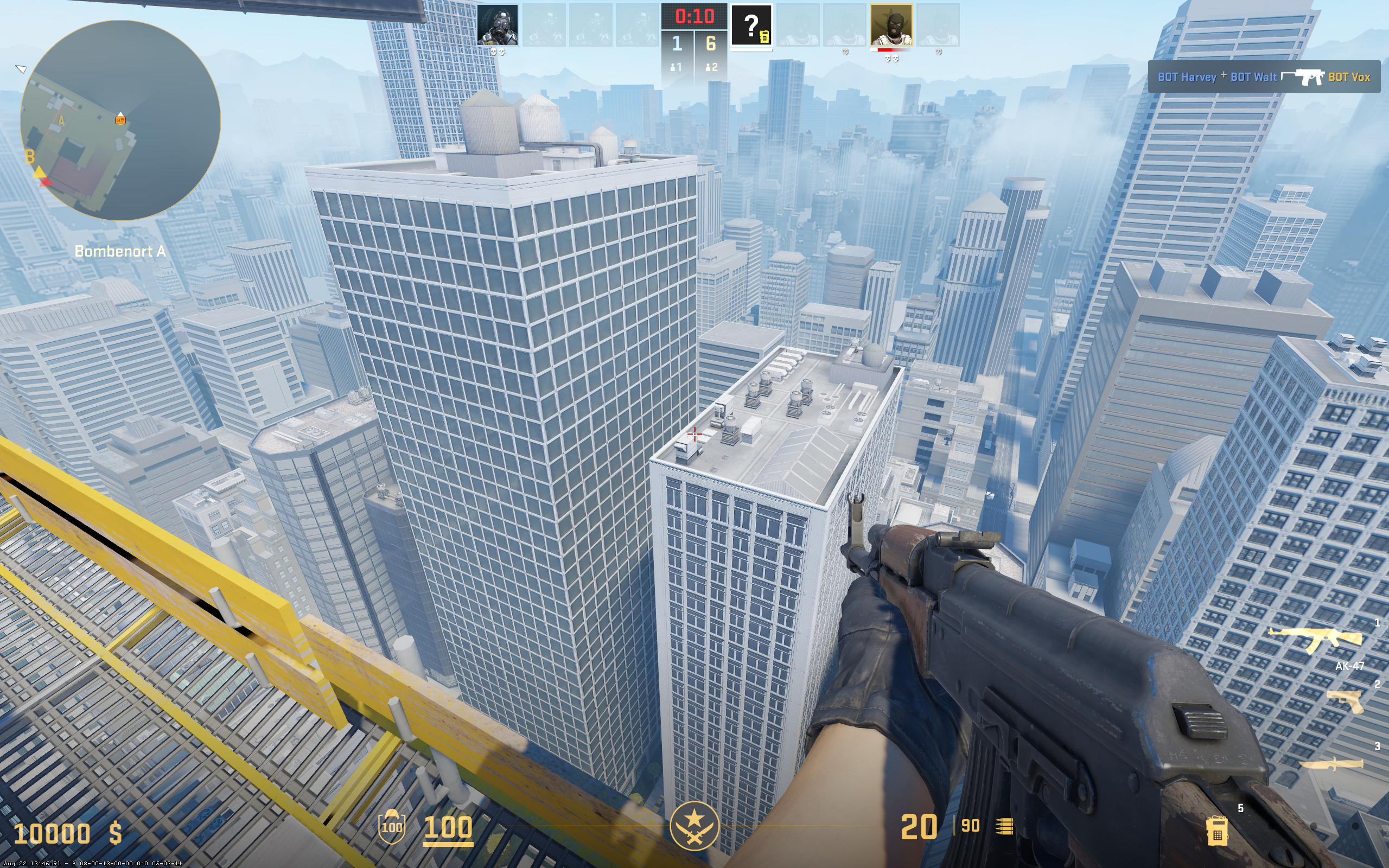Select the AK-47 weapon slot
Screen dimensions: 1389x868
click(1315, 640)
